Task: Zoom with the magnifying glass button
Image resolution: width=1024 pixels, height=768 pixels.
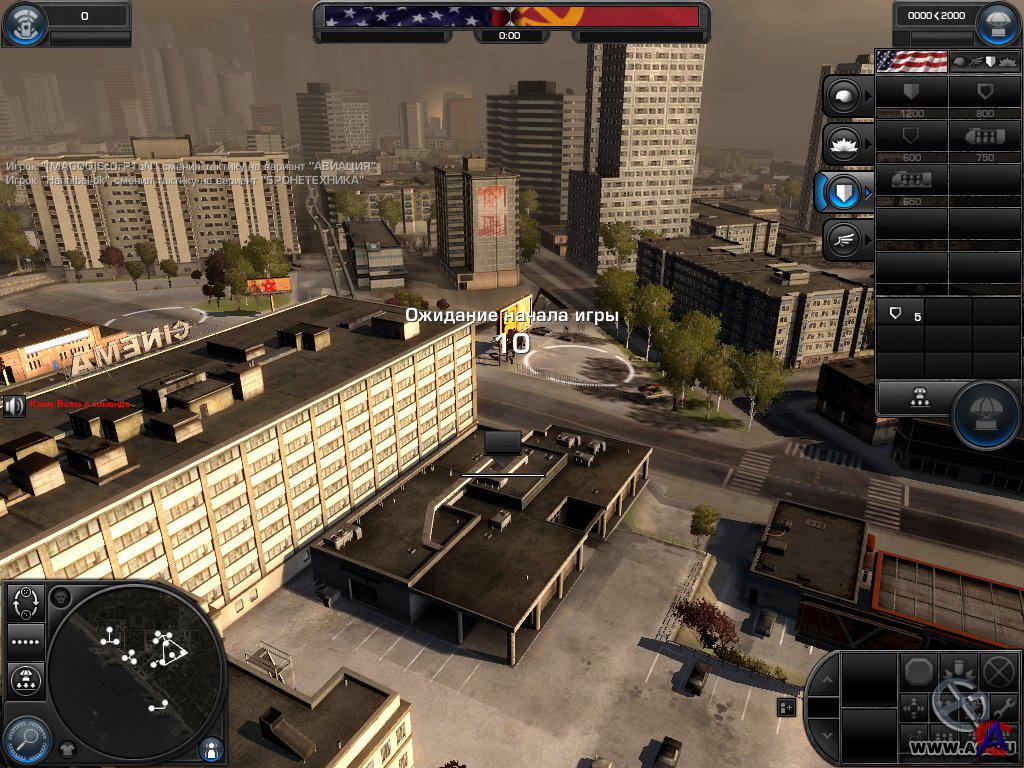Action: (x=27, y=741)
